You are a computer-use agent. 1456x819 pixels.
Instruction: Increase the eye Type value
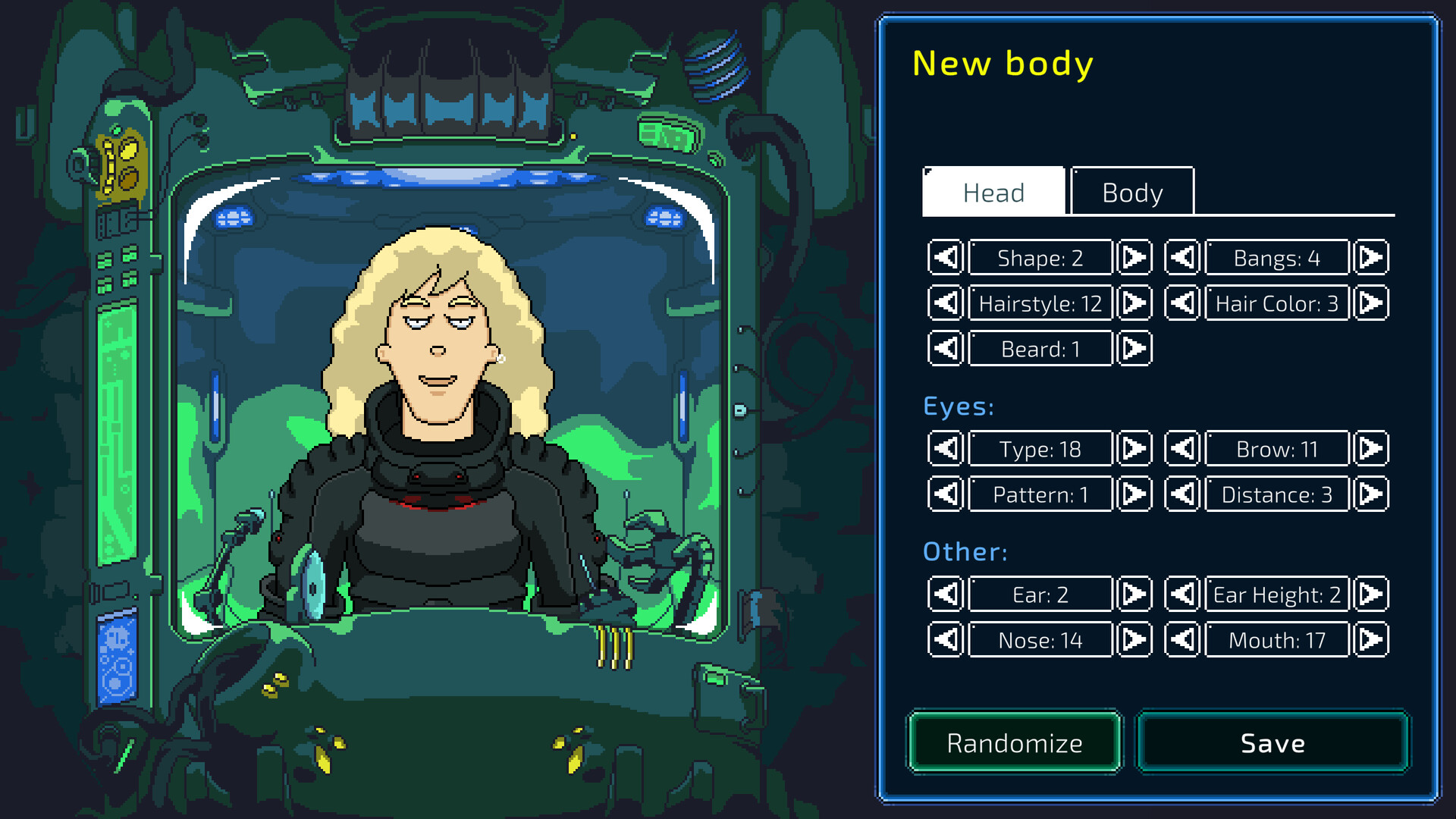pyautogui.click(x=1134, y=448)
